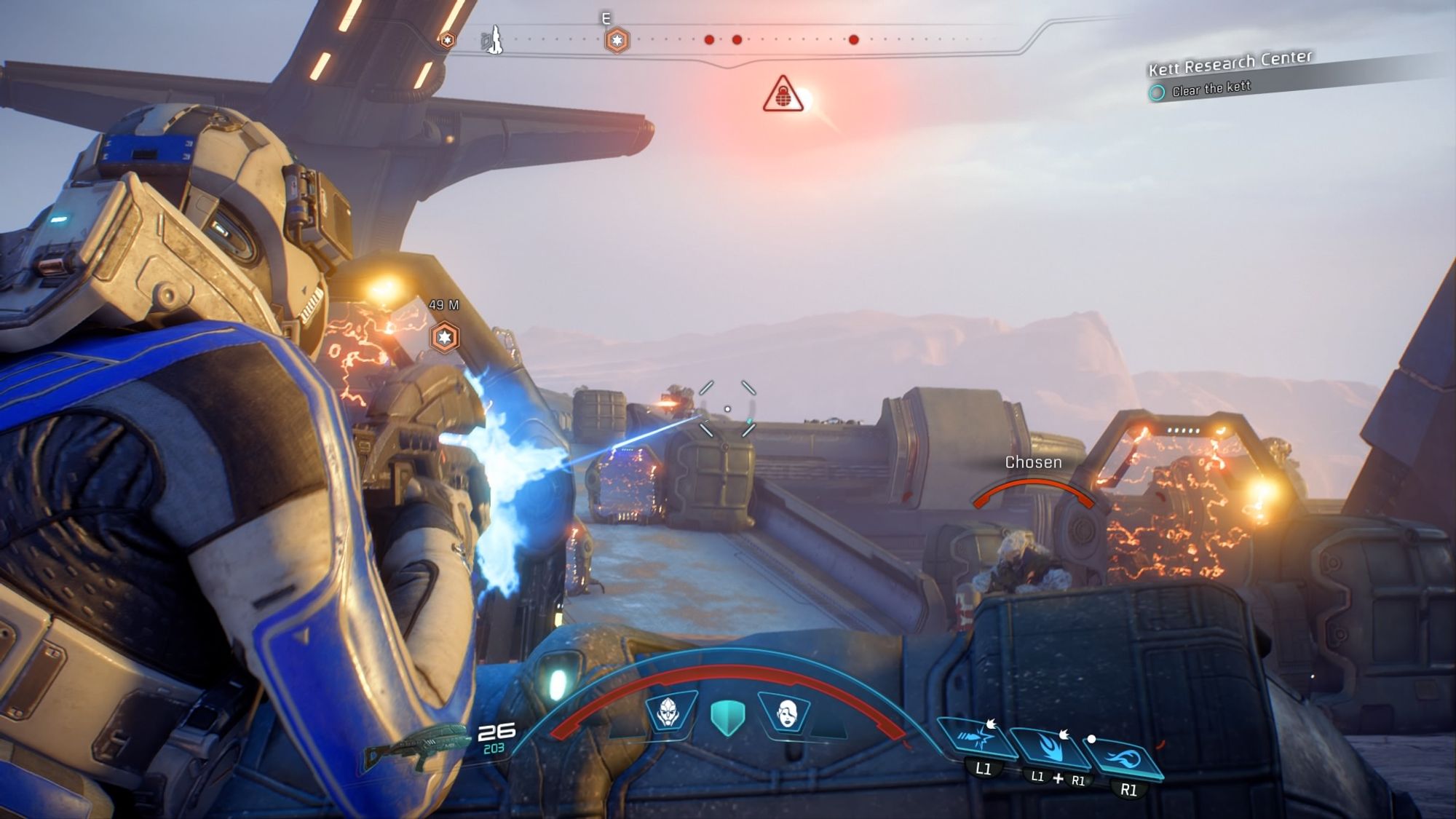
Task: Click the red grenade warning indicator
Action: 783,95
